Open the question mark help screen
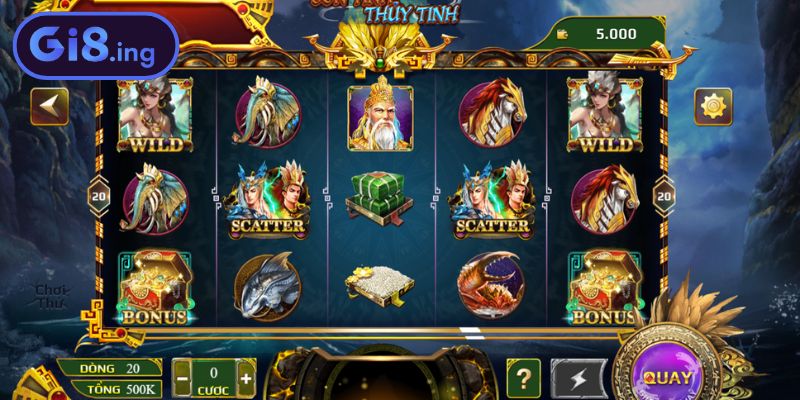Screen dimensions: 800x400 click(523, 377)
